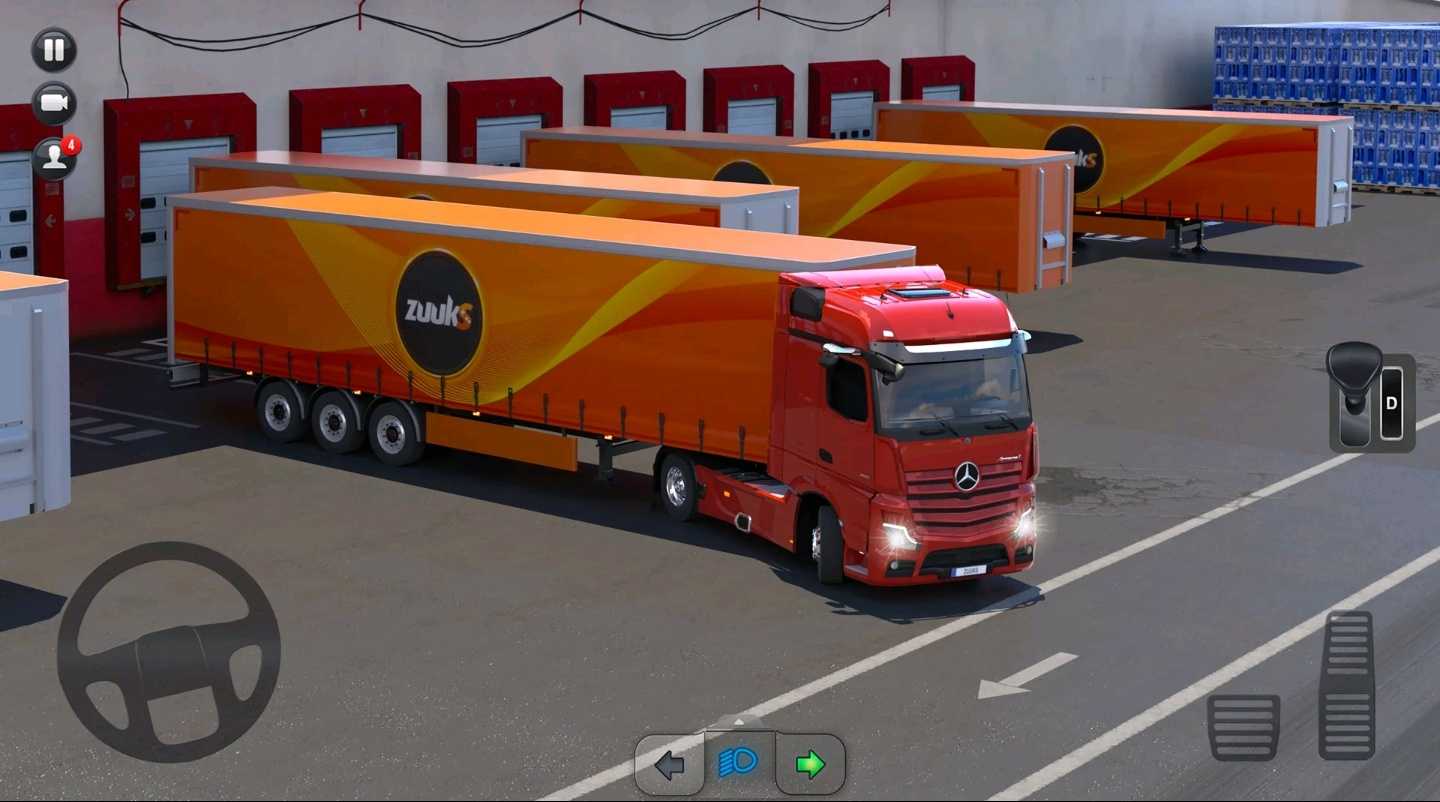The image size is (1440, 802).
Task: Activate the green right turn signal
Action: (x=810, y=765)
